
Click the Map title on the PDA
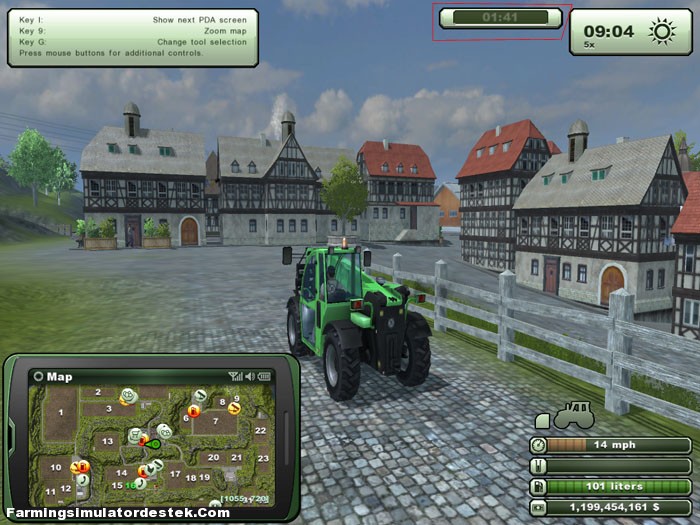point(59,377)
